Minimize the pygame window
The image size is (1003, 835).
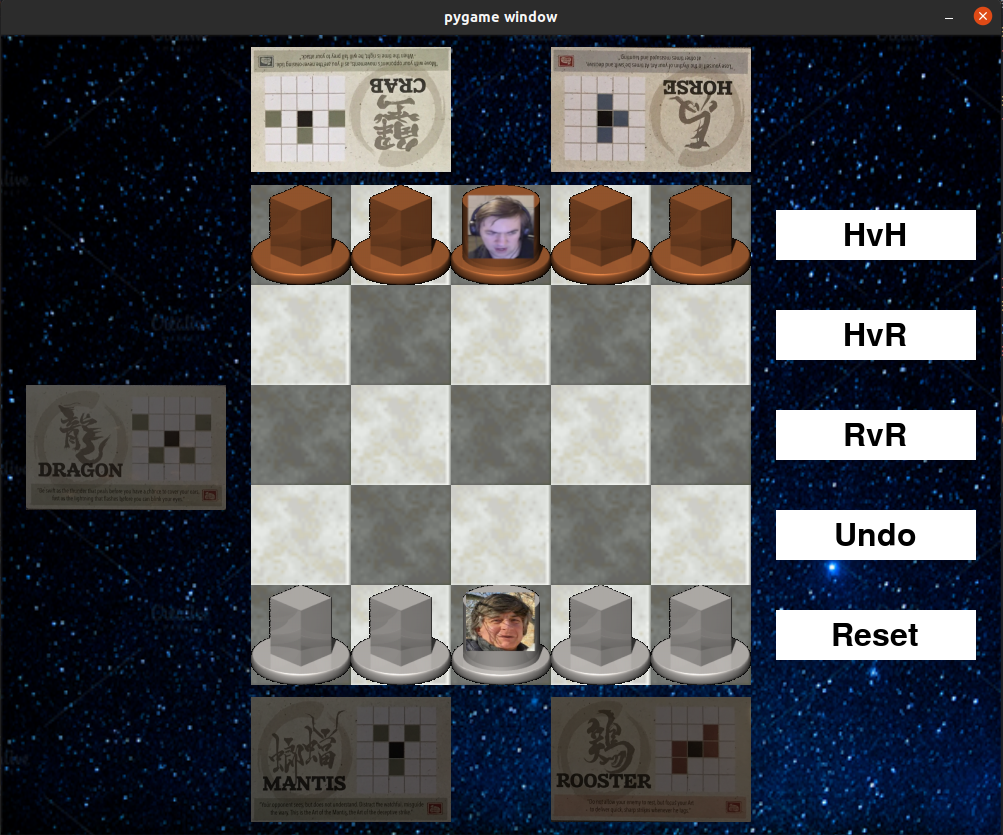pos(948,17)
